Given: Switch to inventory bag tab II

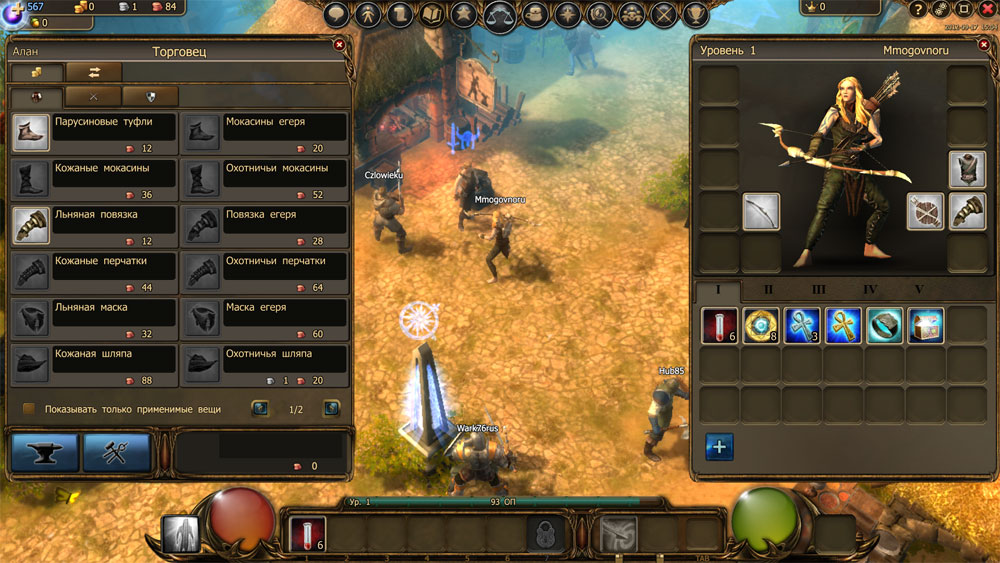Looking at the screenshot, I should pyautogui.click(x=768, y=290).
